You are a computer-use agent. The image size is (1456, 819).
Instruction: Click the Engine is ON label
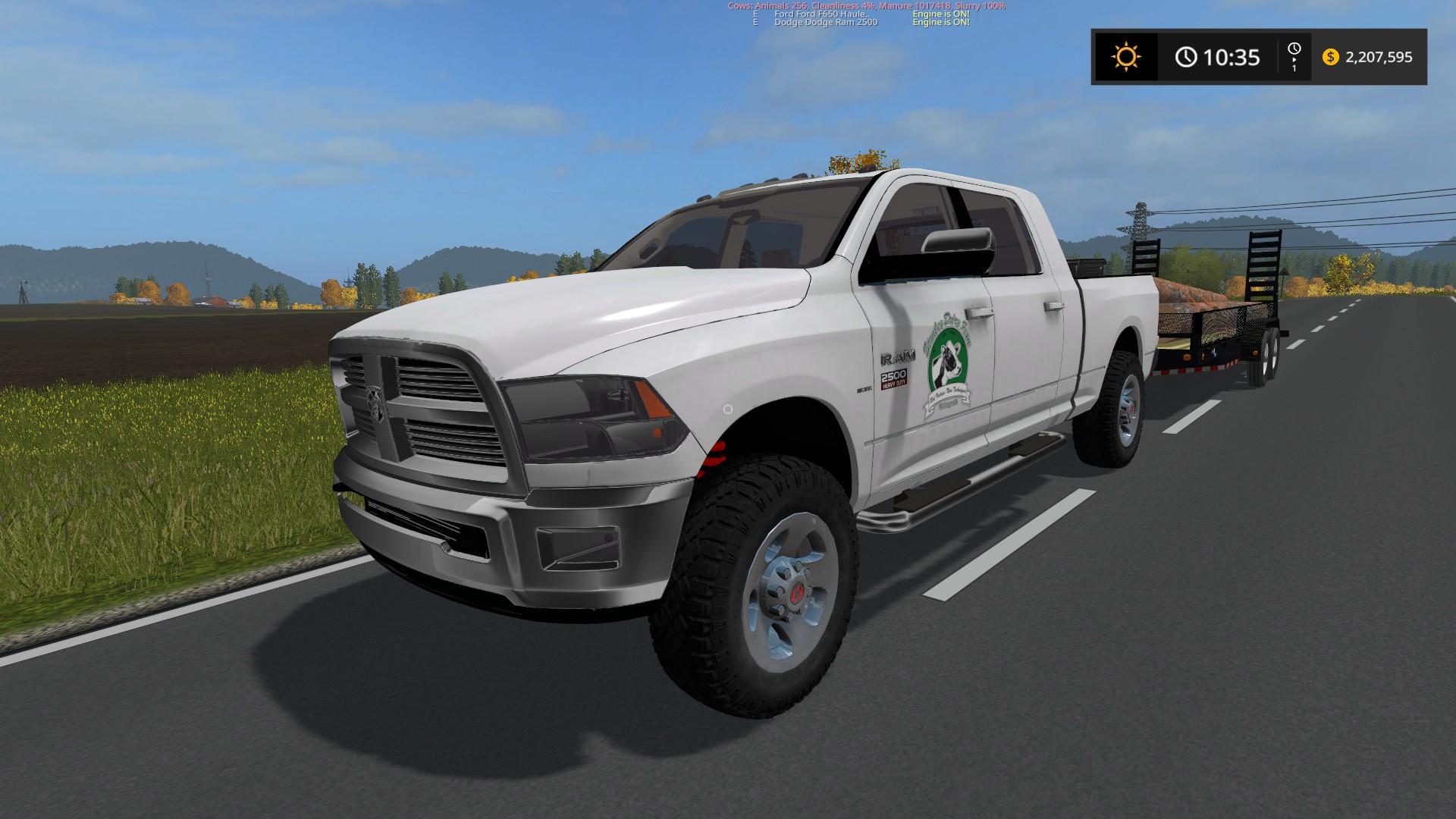940,15
